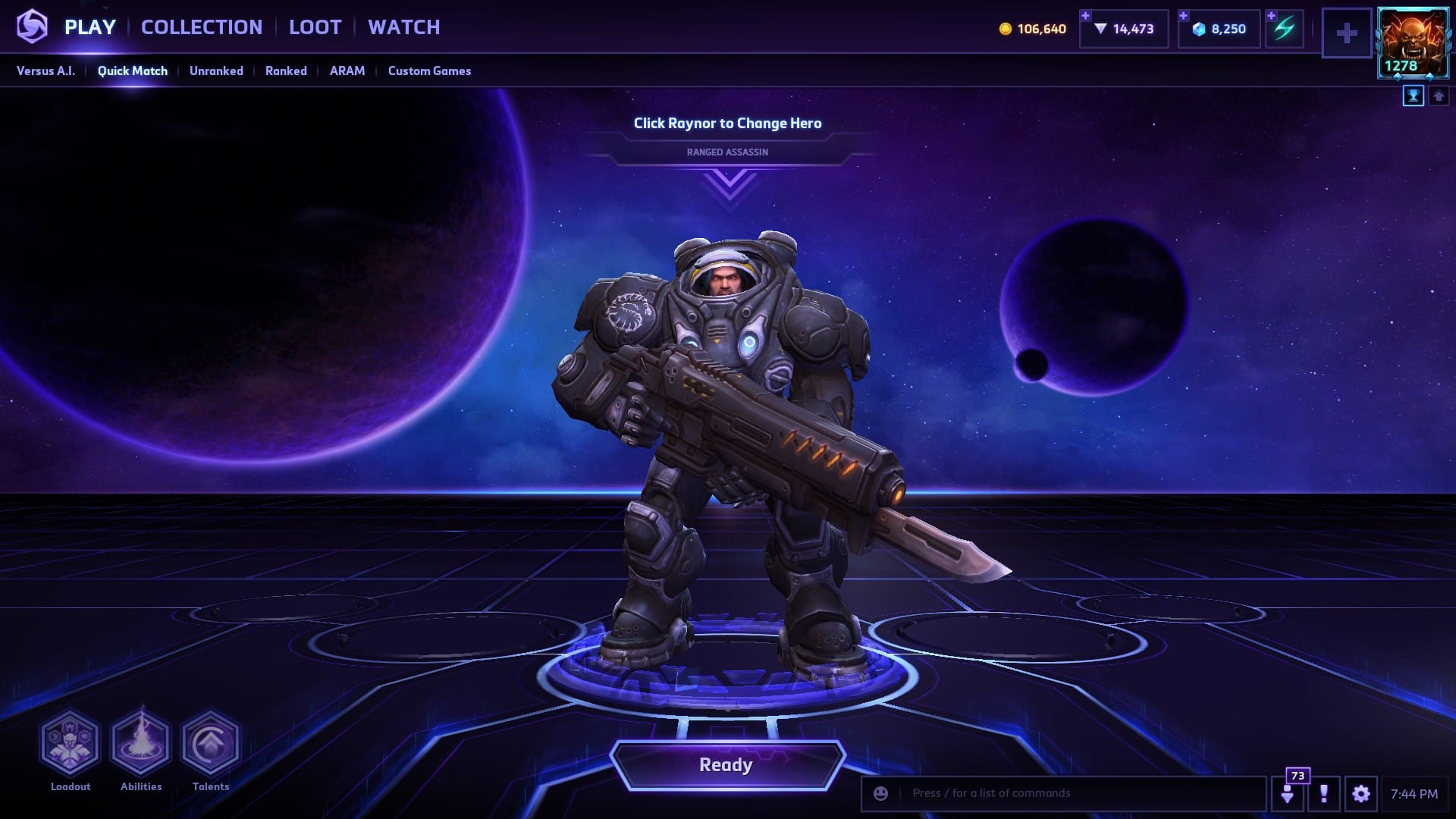Screen dimensions: 1456x819
Task: Open the Custom Games tab
Action: point(429,71)
